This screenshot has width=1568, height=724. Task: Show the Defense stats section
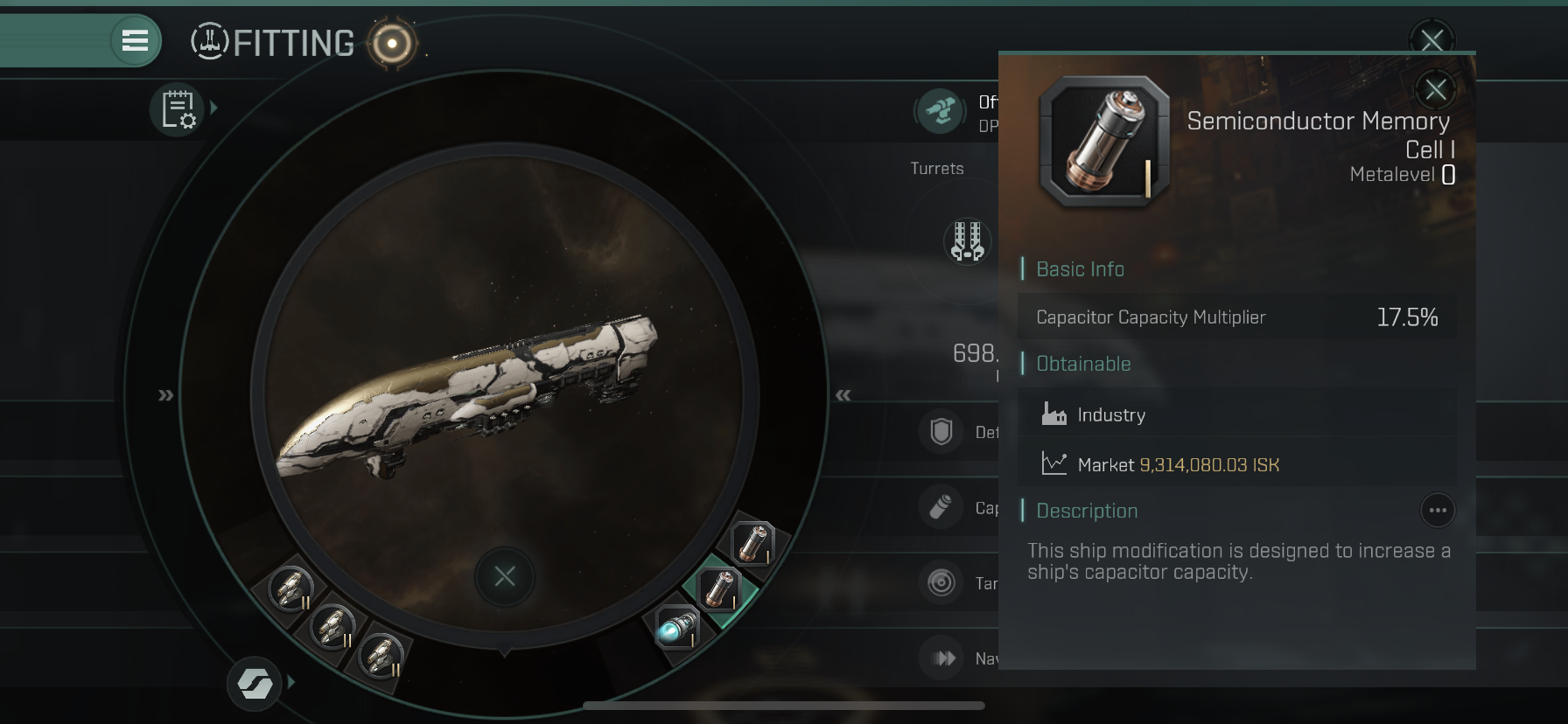pos(941,432)
